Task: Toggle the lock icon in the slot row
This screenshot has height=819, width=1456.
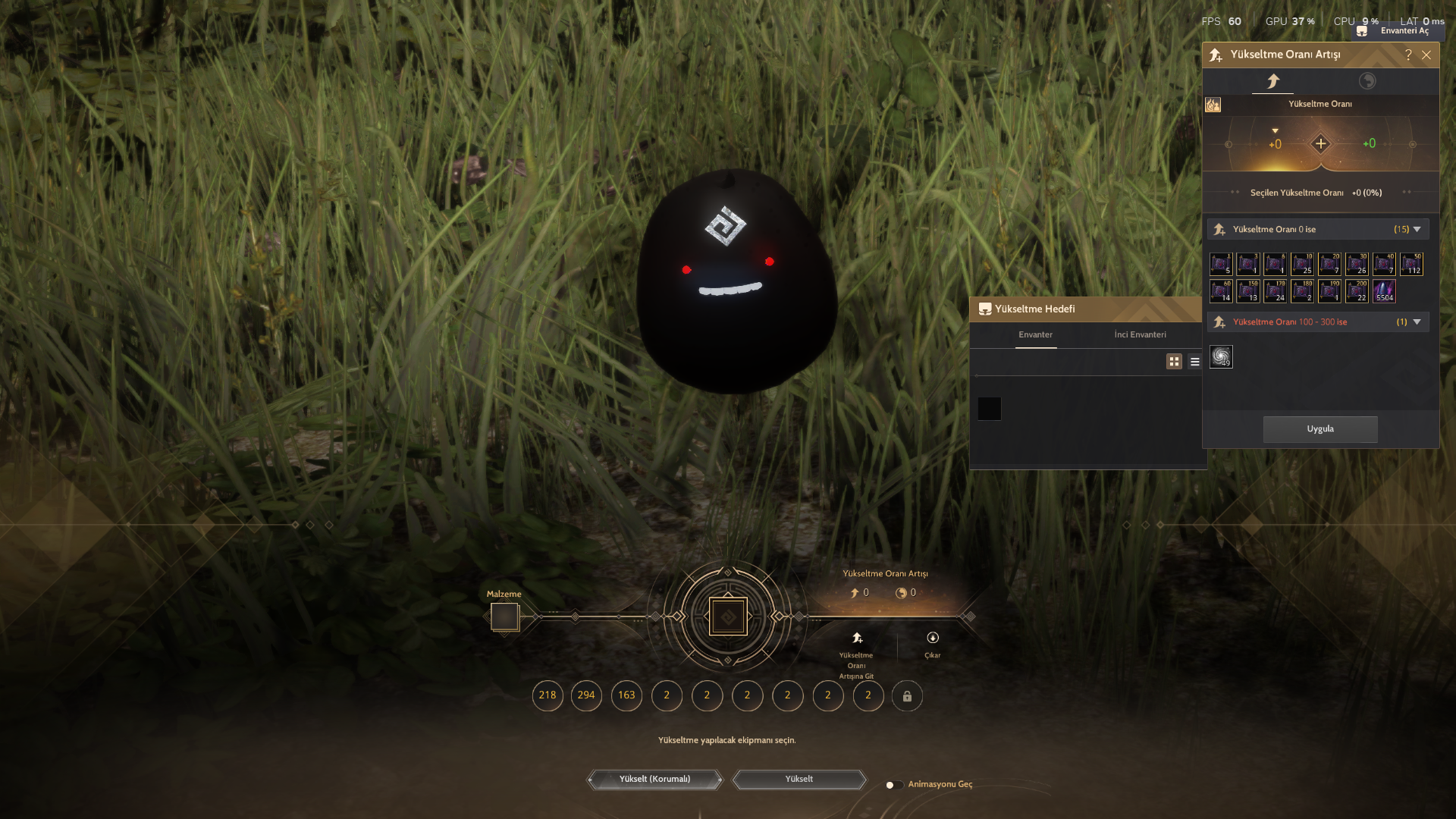Action: [x=908, y=695]
